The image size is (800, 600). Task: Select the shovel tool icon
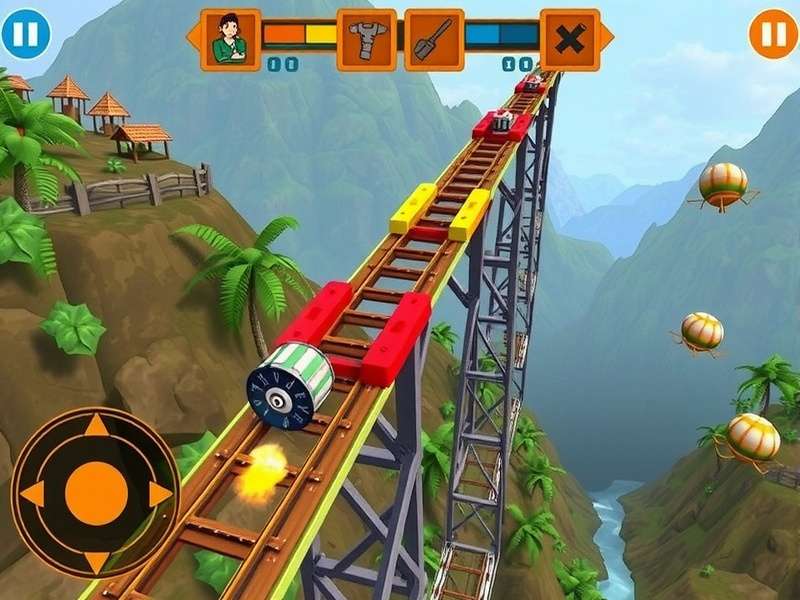(x=434, y=39)
